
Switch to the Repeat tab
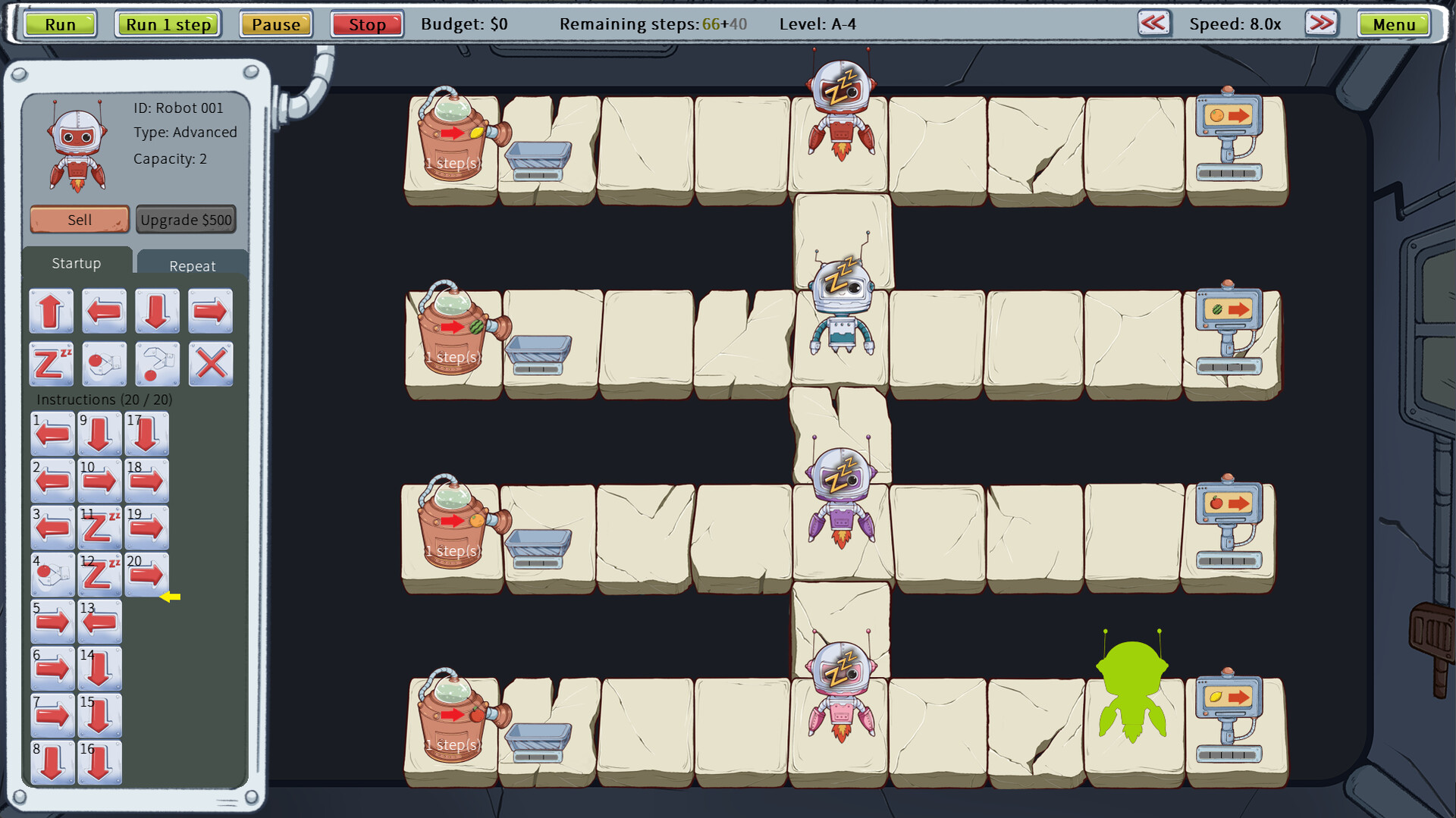point(192,265)
